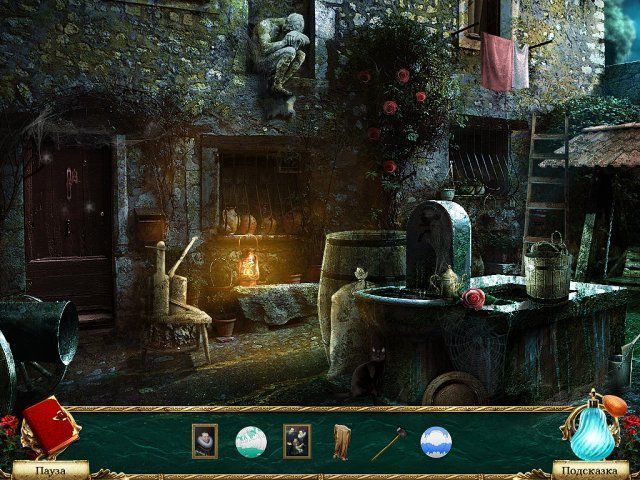The width and height of the screenshot is (640, 480).
Task: Pick the blue and white cloud disc
Action: 436,441
